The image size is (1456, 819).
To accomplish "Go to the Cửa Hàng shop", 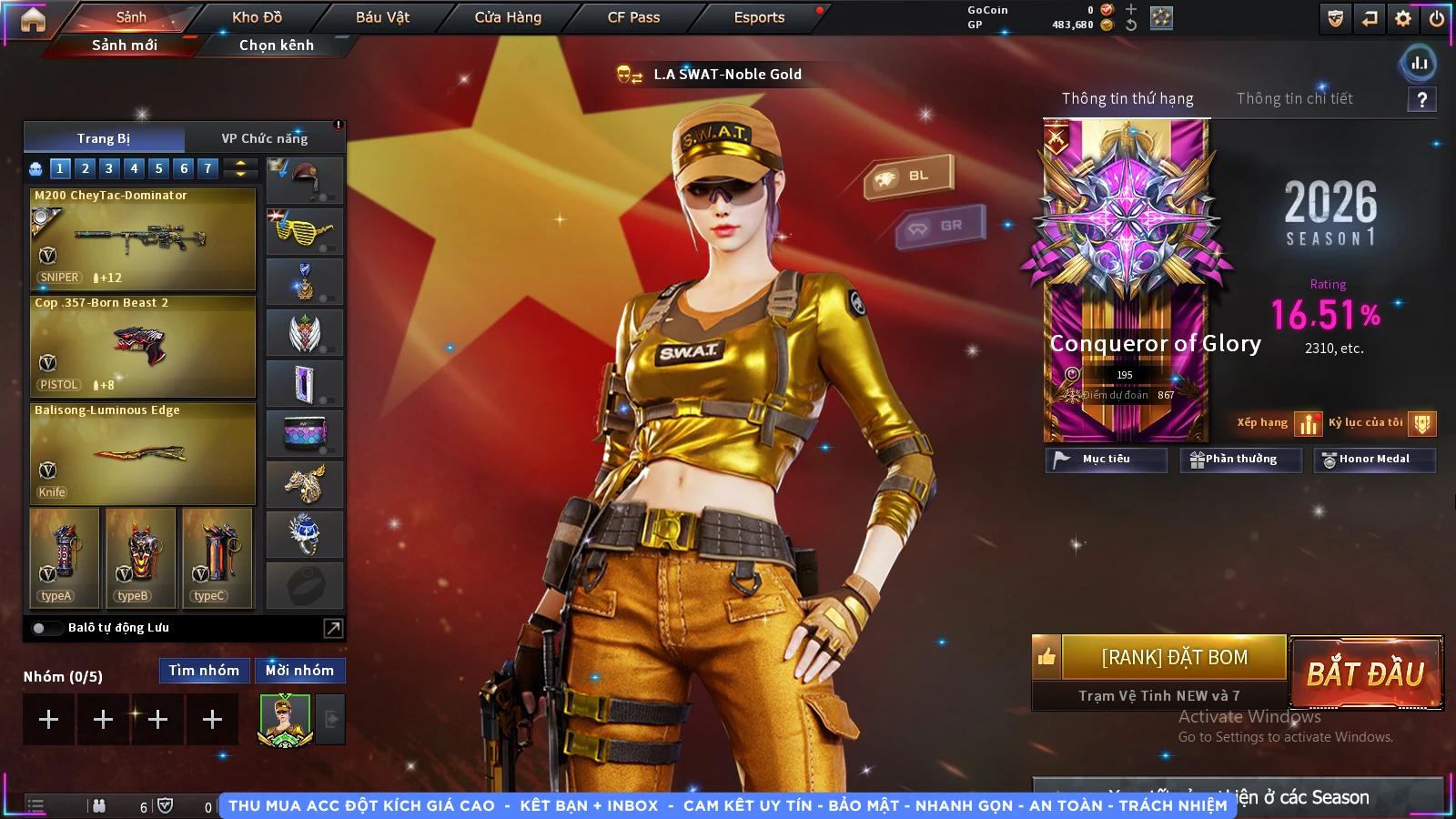I will click(x=508, y=17).
